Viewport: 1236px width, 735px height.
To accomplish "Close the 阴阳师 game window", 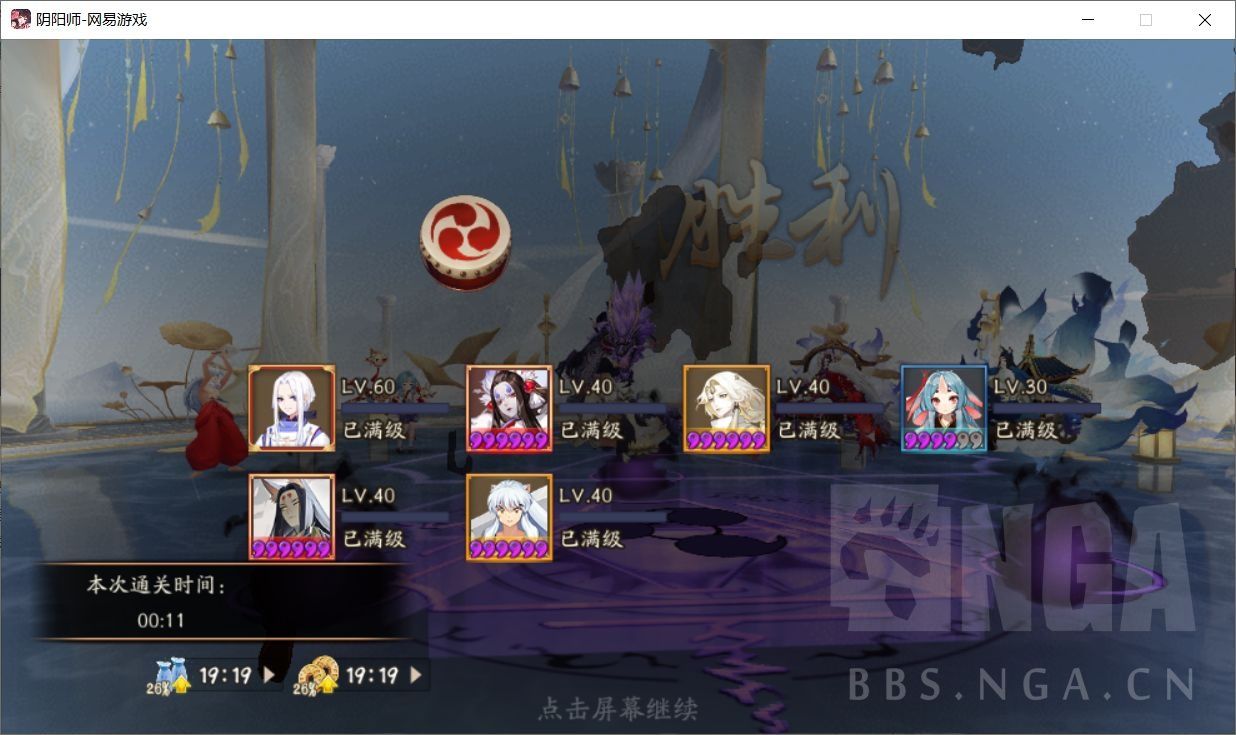I will tap(1205, 20).
